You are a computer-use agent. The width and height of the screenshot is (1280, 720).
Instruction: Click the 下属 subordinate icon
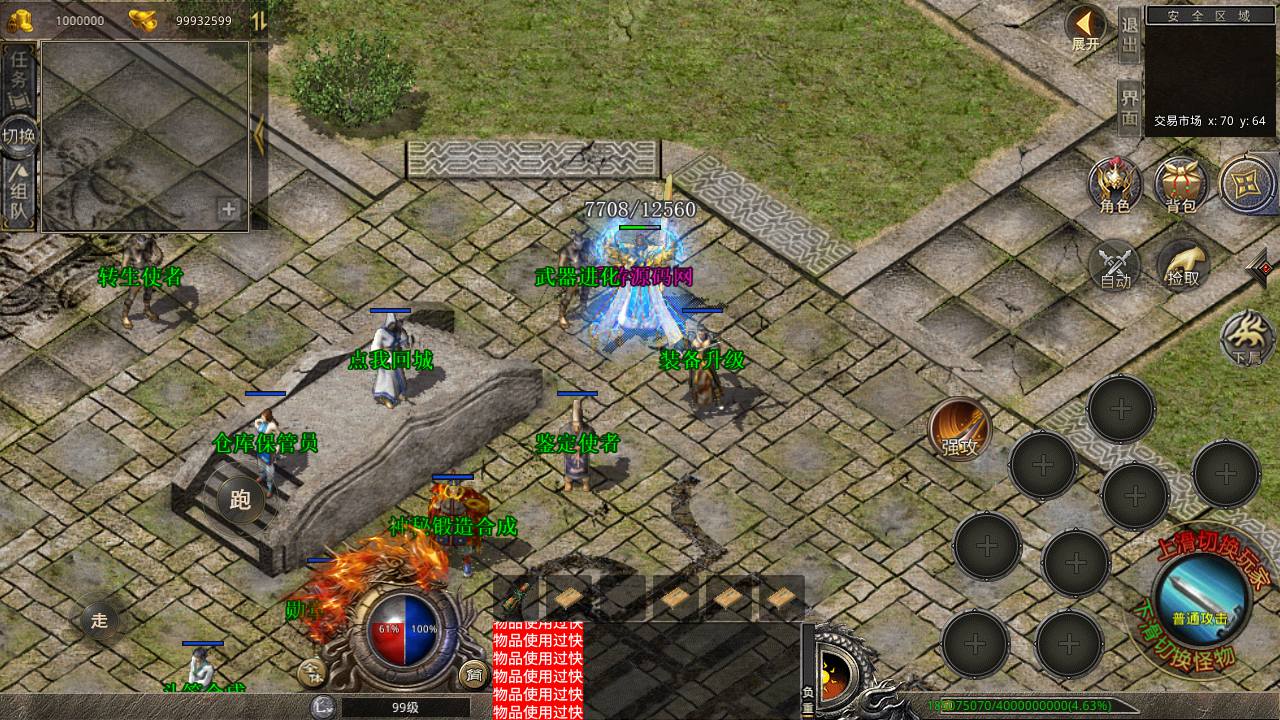(x=1246, y=338)
